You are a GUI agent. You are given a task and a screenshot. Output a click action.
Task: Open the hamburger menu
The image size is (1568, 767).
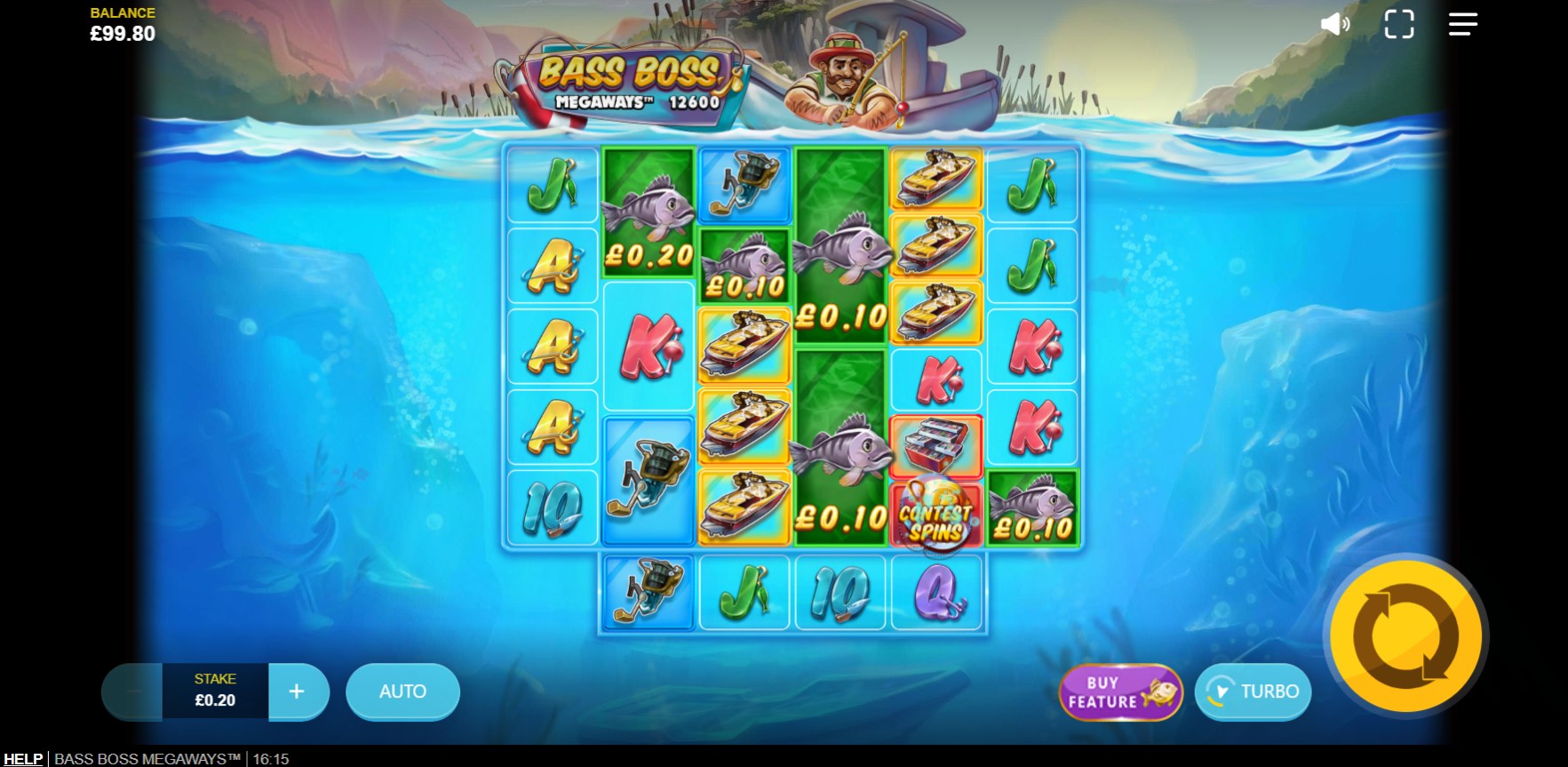click(x=1462, y=24)
